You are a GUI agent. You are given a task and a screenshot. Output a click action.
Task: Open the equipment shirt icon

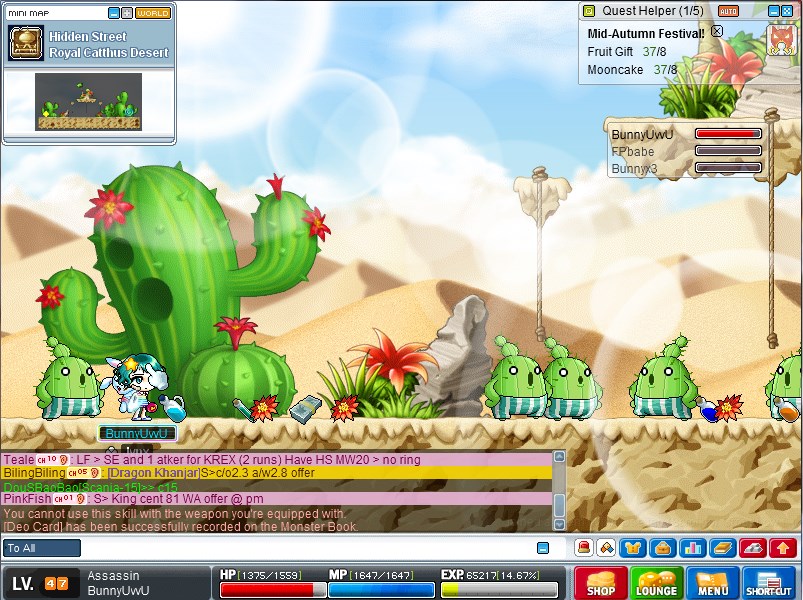pos(631,548)
